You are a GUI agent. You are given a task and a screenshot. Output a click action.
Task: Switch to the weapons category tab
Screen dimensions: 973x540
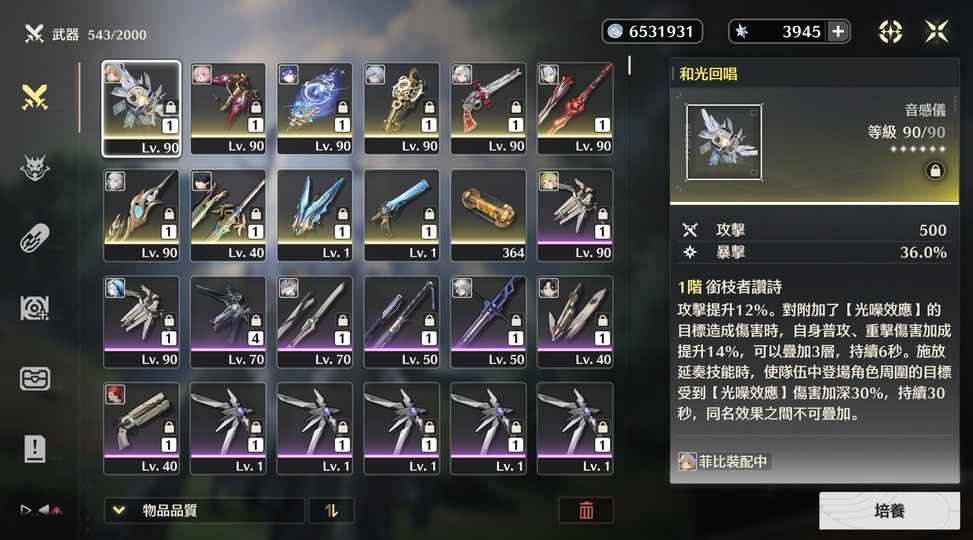click(35, 97)
